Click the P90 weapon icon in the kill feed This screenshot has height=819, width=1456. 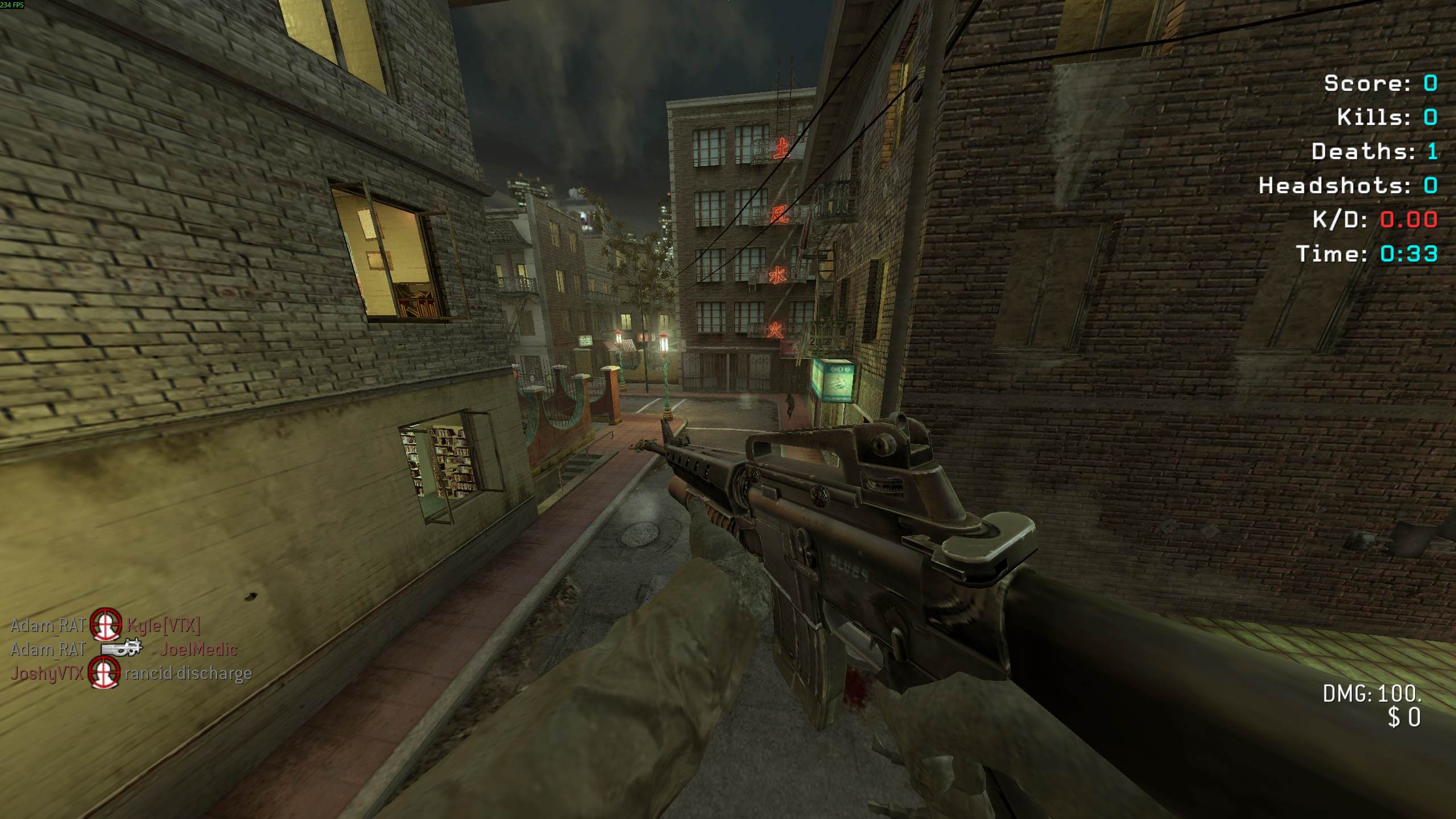122,648
